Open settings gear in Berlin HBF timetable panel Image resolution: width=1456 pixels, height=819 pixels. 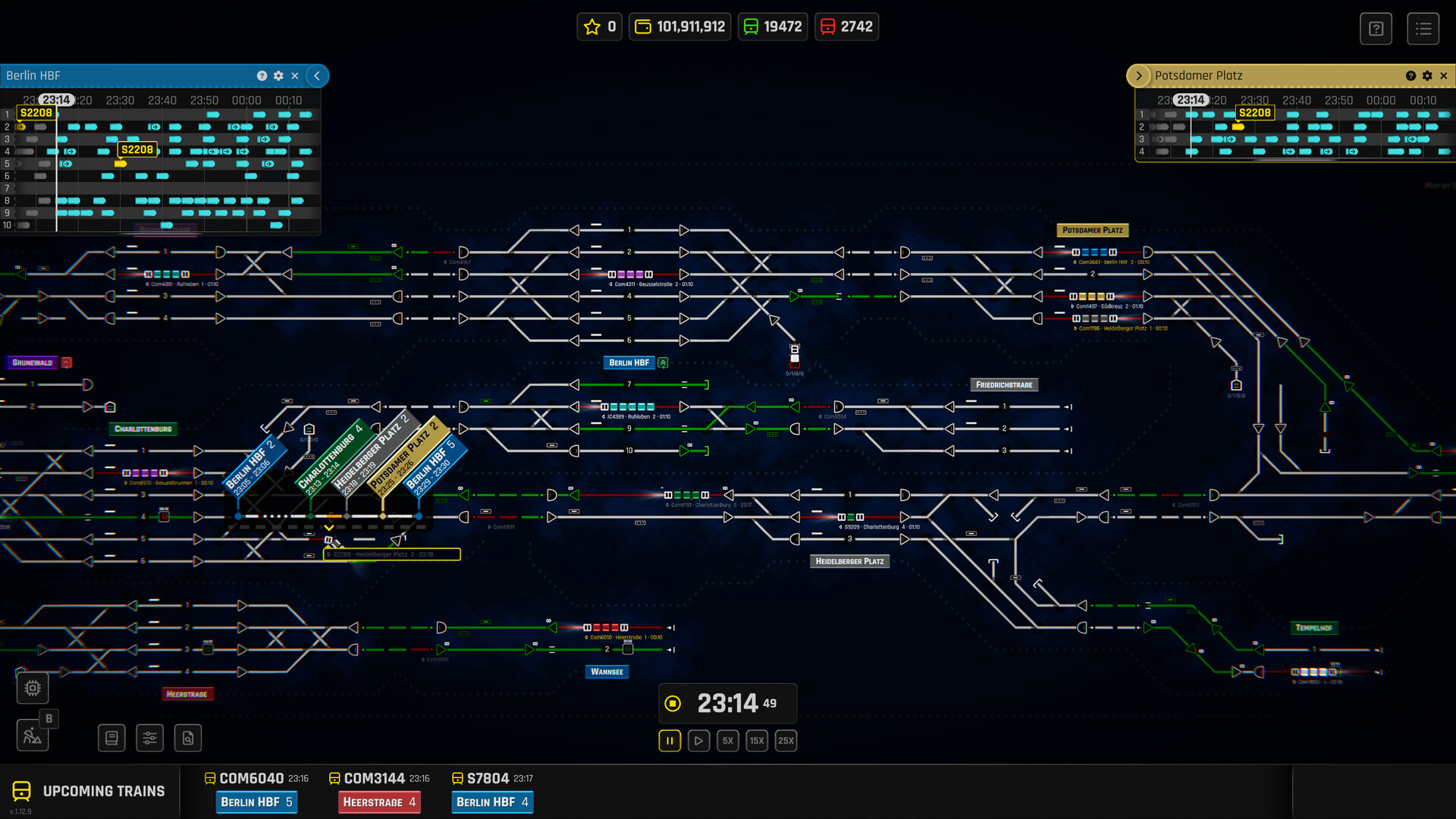click(278, 76)
